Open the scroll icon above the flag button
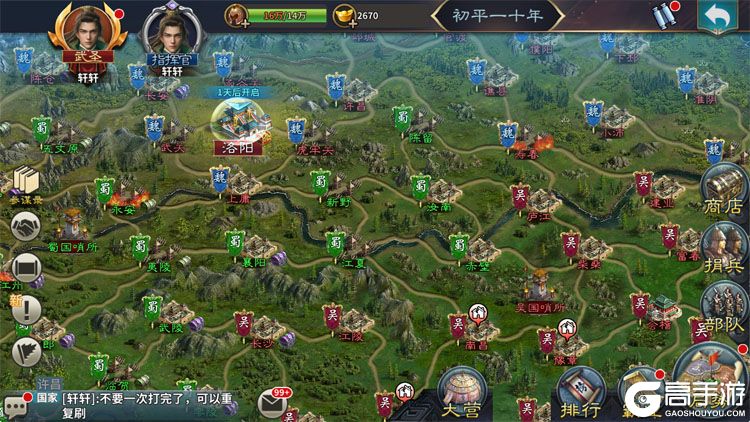 point(26,269)
